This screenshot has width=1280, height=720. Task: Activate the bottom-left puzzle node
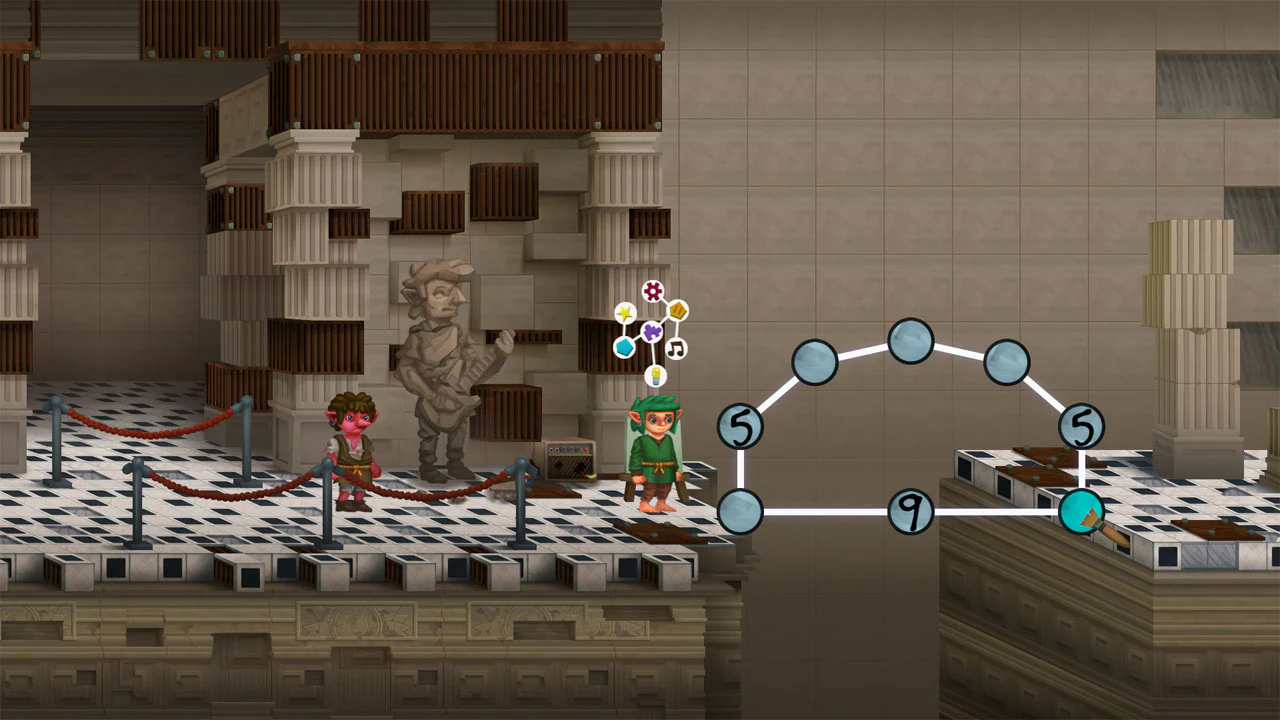(743, 510)
